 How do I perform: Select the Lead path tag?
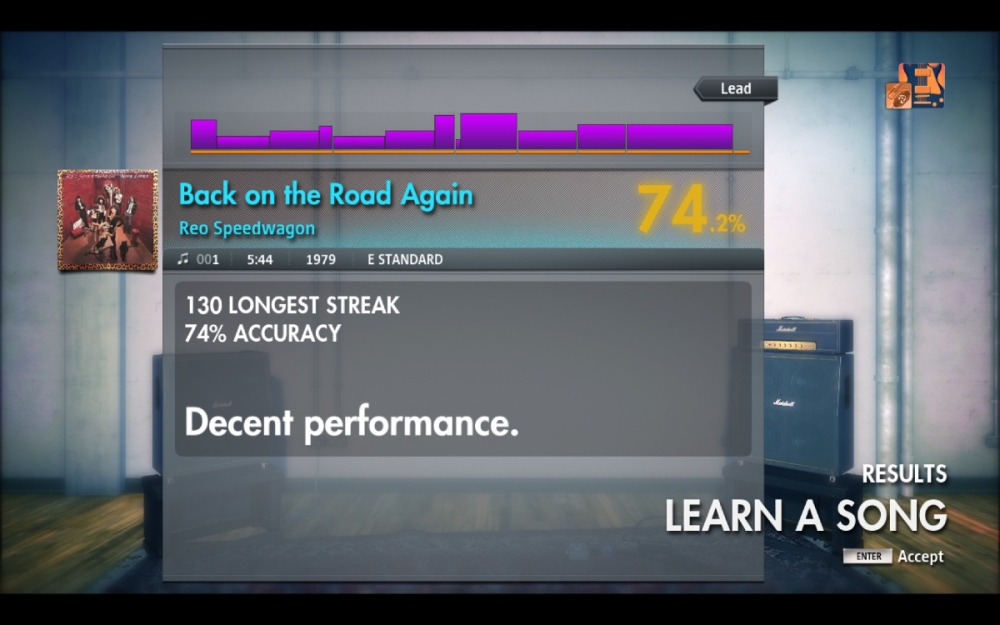pos(736,89)
